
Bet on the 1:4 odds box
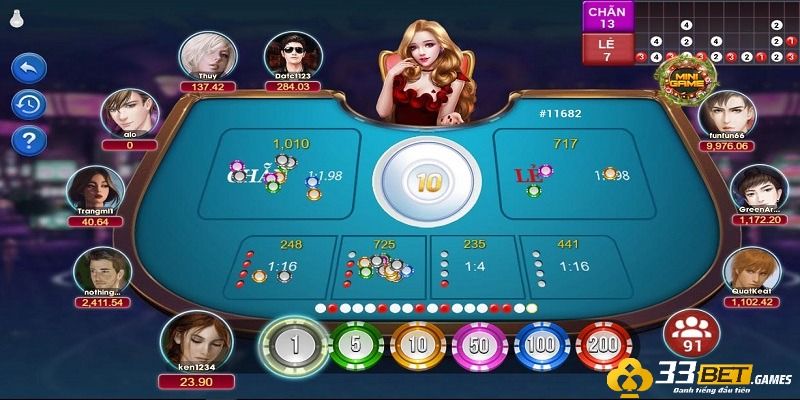pyautogui.click(x=473, y=265)
